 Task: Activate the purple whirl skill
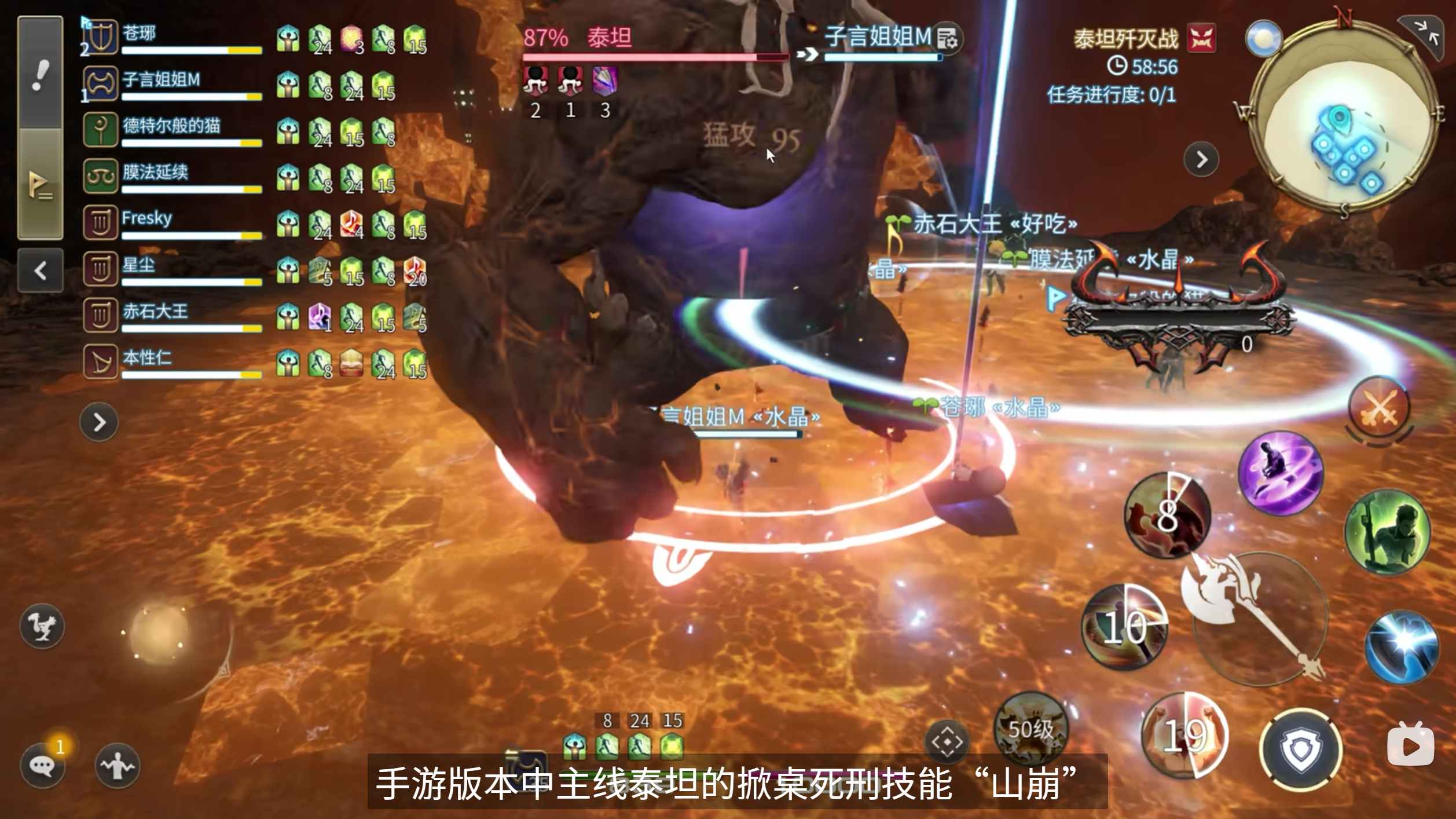(x=1281, y=472)
